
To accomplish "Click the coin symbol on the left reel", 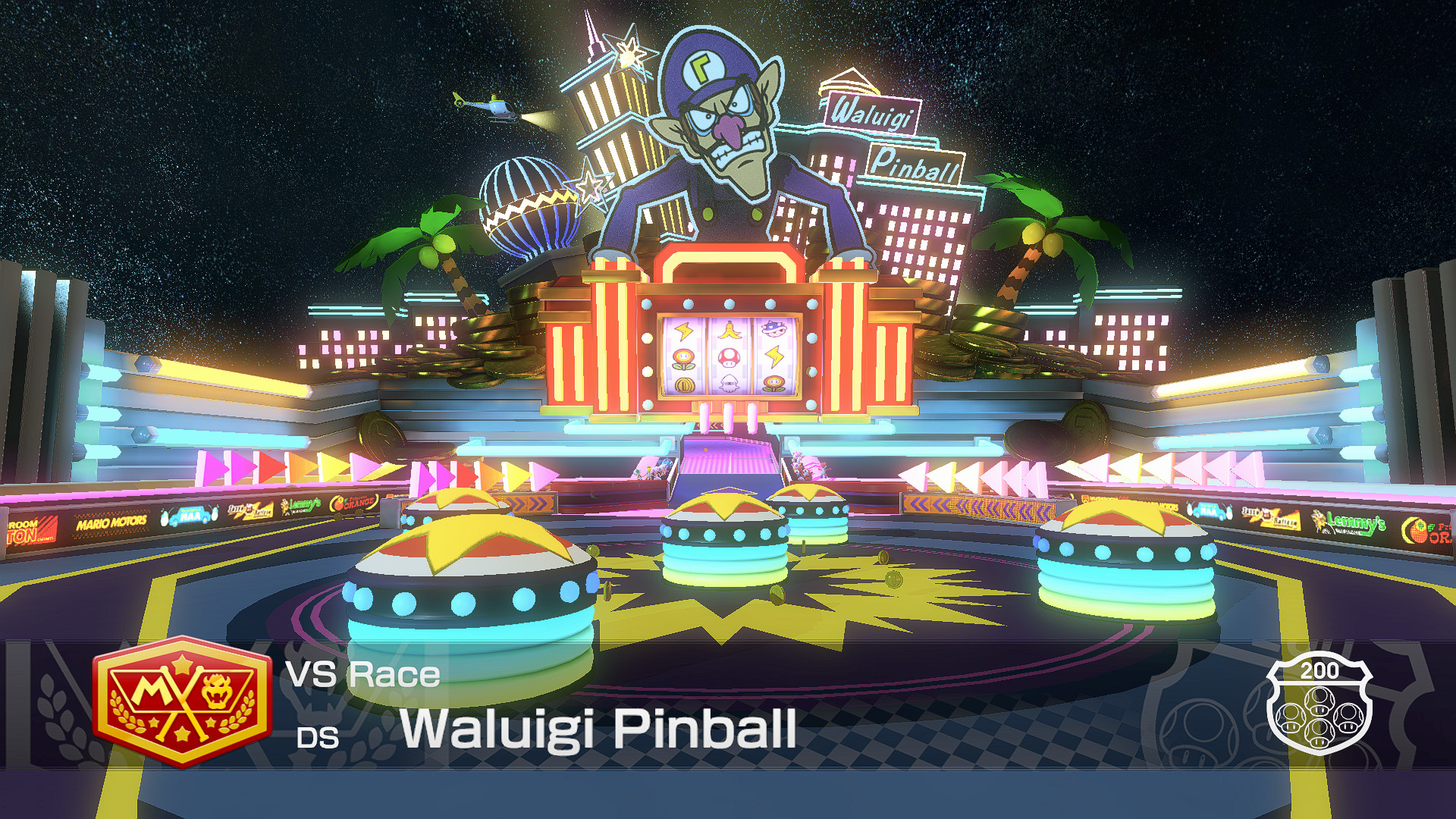I will click(x=683, y=385).
